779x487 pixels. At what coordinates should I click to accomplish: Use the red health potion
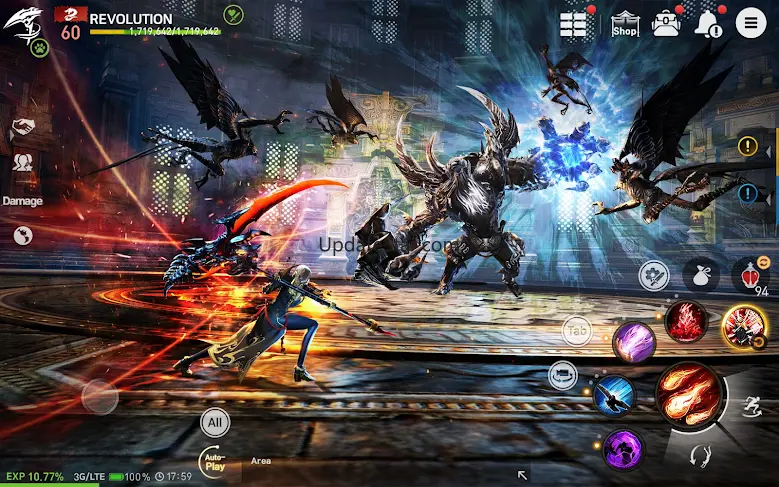750,273
